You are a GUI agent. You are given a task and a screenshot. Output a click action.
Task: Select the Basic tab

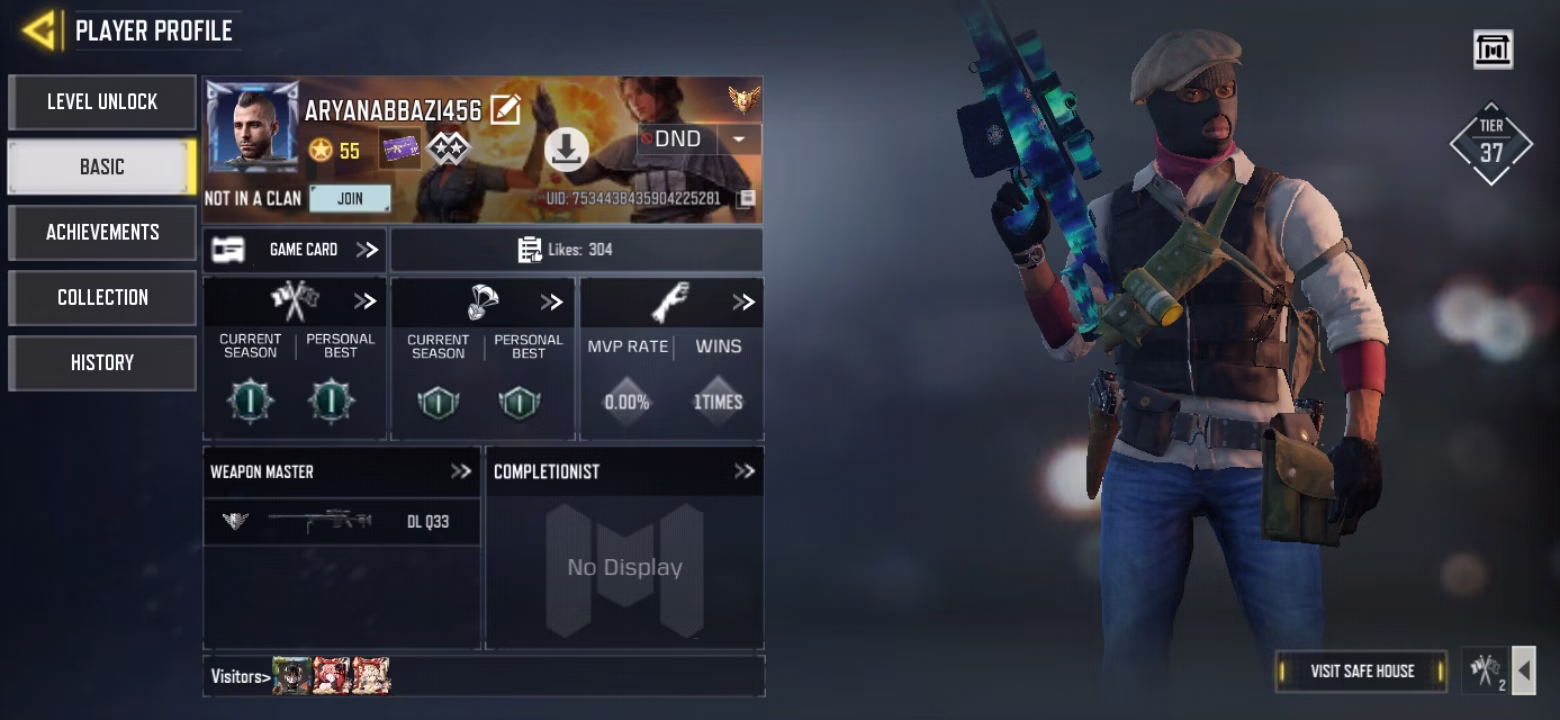[102, 167]
